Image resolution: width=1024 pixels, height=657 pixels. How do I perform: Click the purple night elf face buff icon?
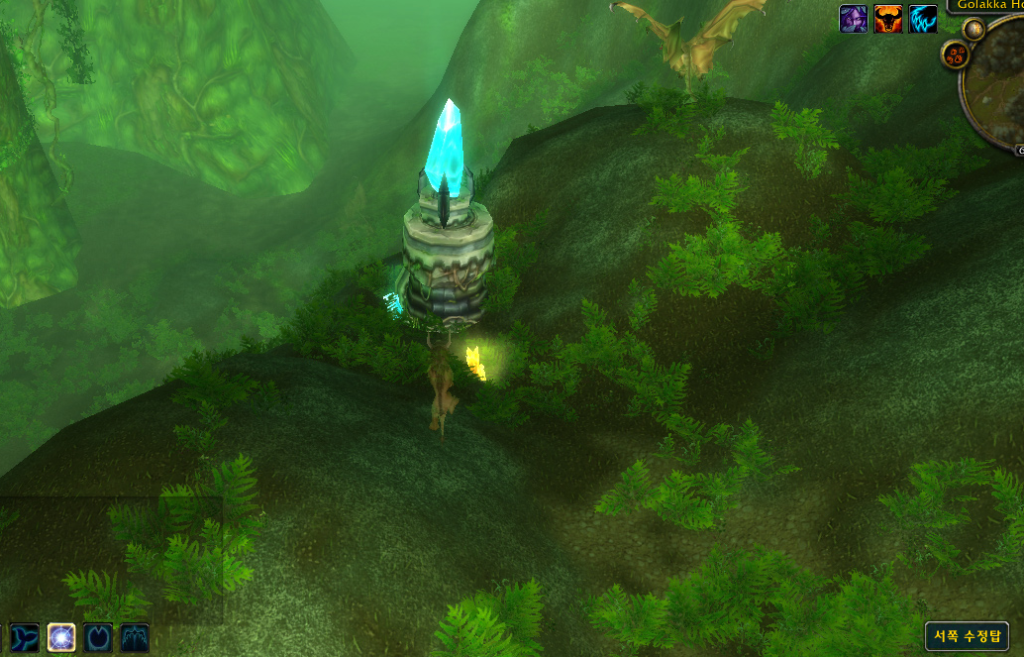pos(853,19)
